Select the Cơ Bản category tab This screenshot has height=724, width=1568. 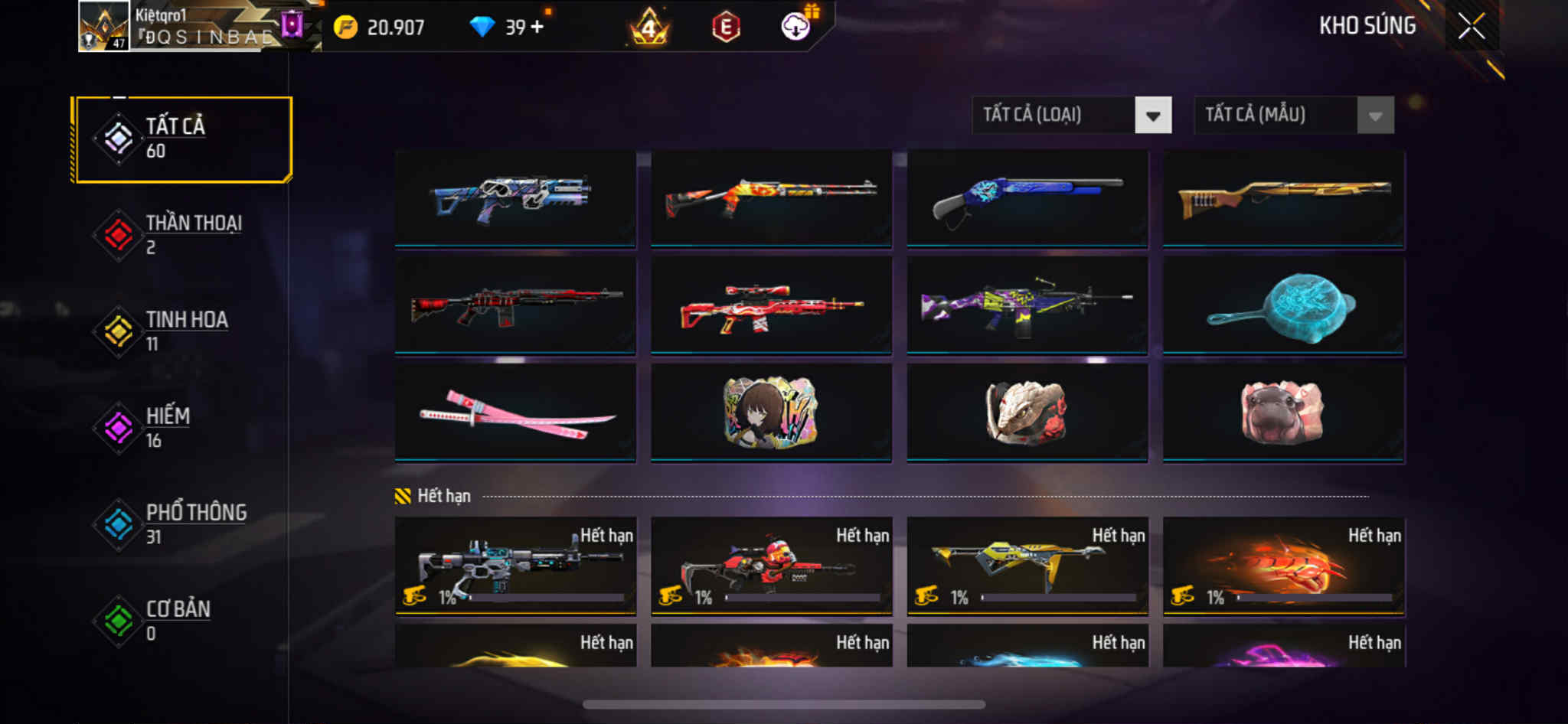coord(182,621)
